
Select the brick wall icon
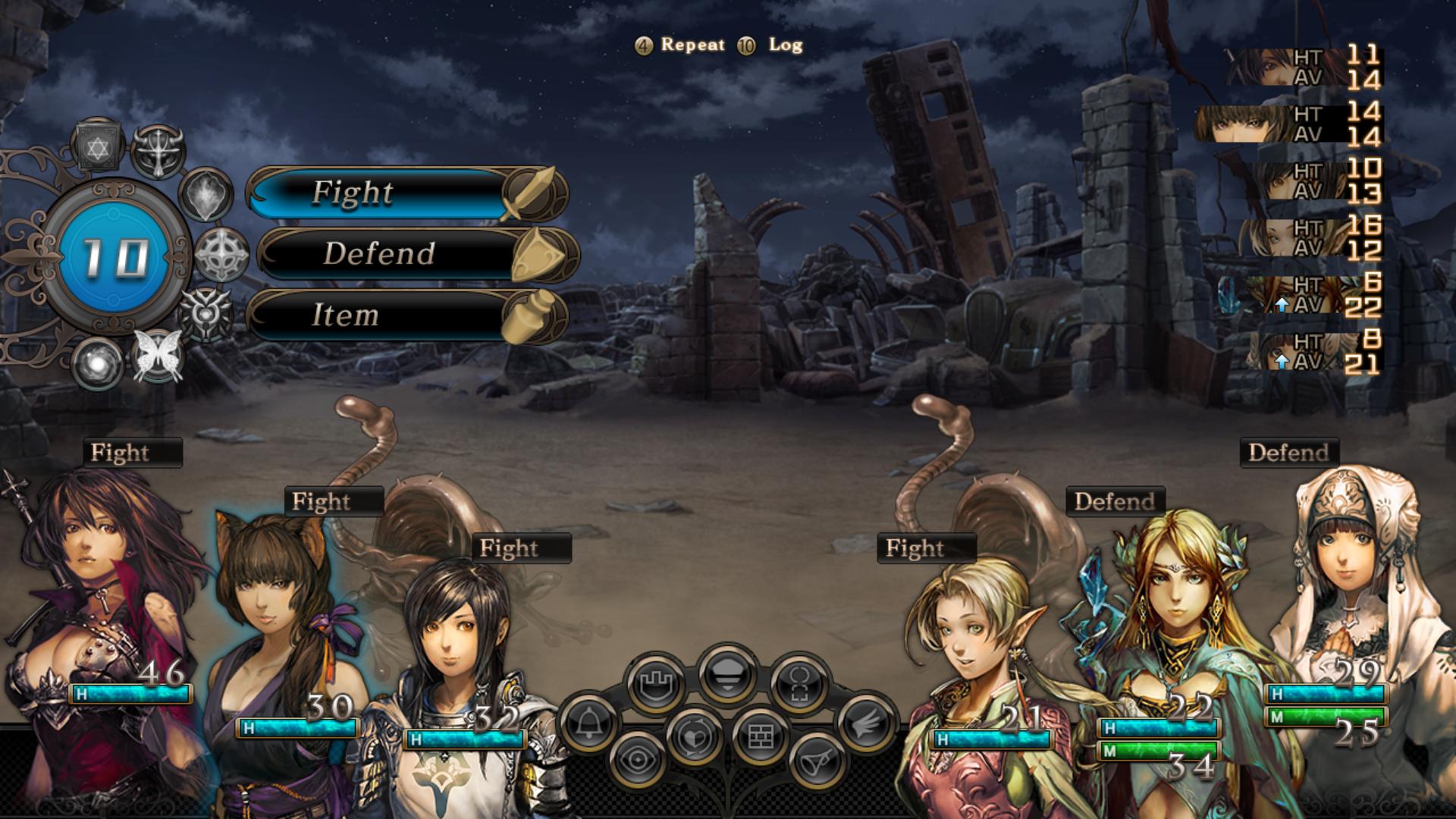[x=759, y=736]
